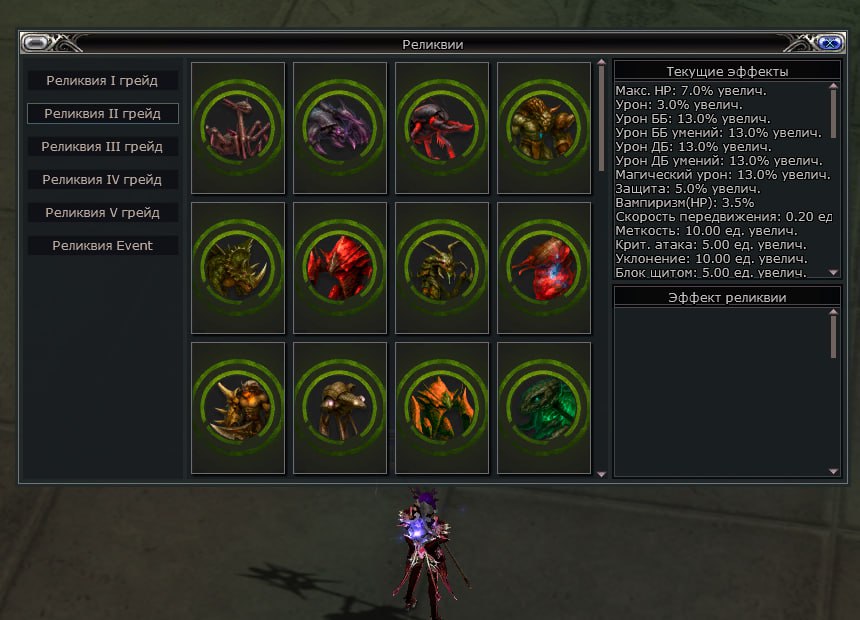
Task: Select the red crystalline monster relic
Action: pyautogui.click(x=340, y=267)
